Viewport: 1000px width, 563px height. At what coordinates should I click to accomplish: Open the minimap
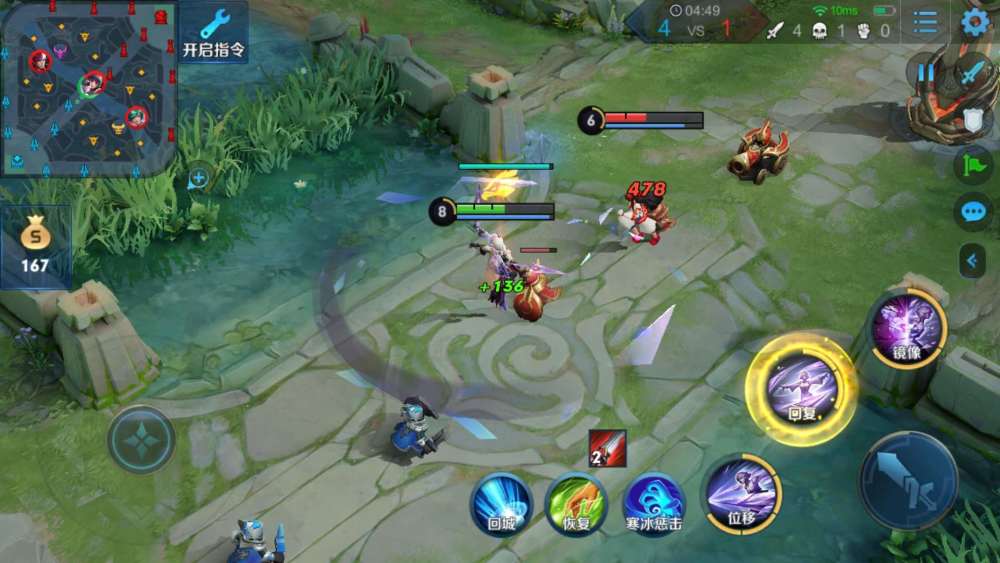pyautogui.click(x=88, y=88)
